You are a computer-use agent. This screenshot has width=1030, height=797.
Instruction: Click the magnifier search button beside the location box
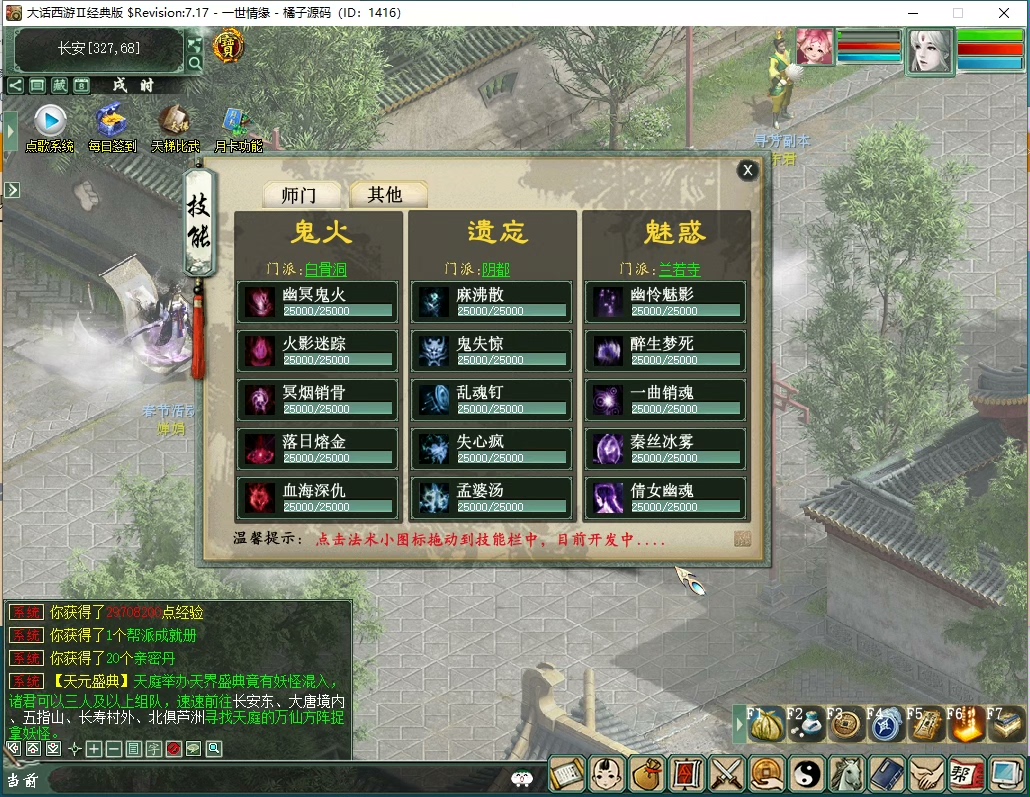(195, 63)
